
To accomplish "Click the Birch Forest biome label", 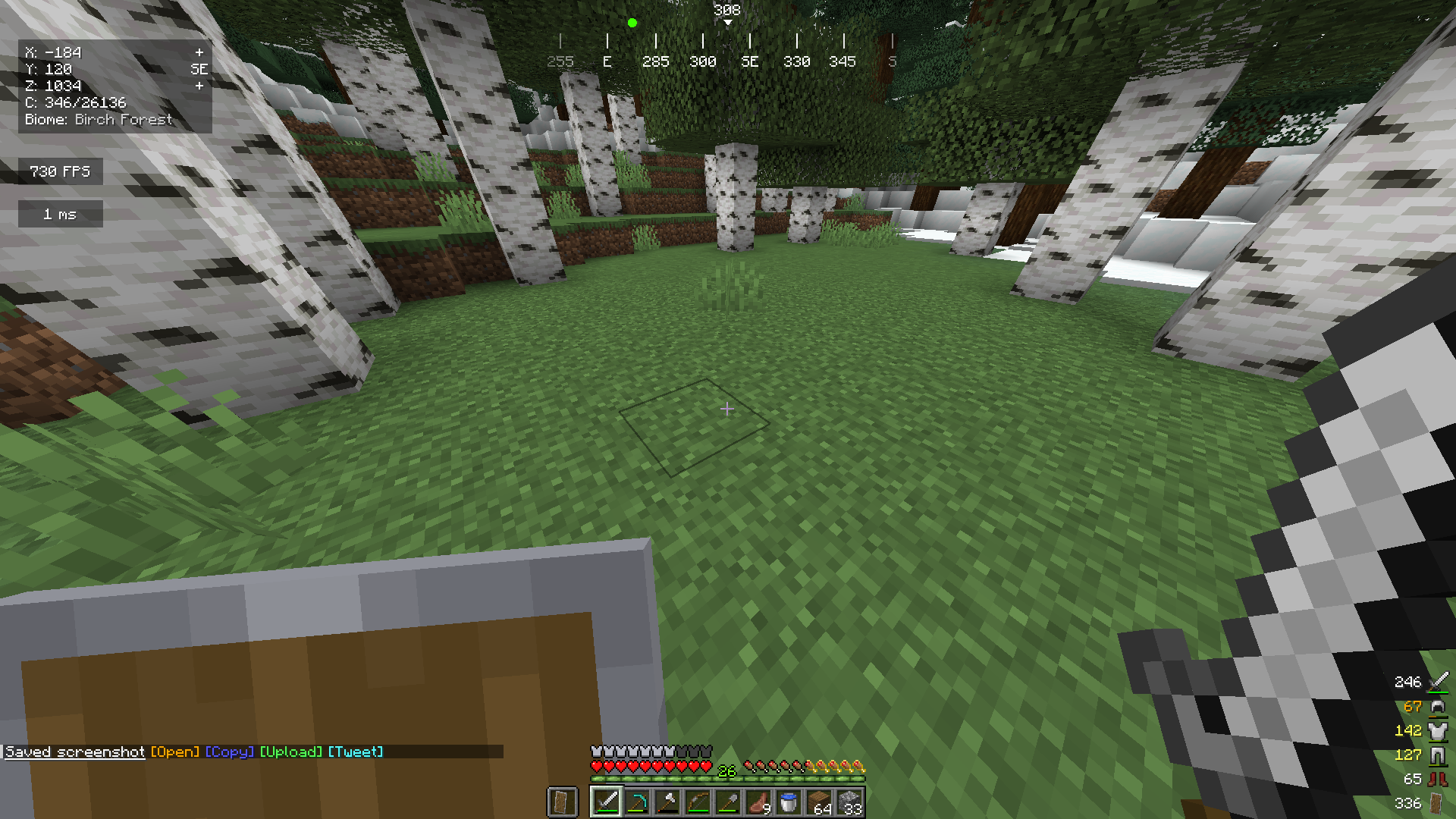I will tap(99, 119).
